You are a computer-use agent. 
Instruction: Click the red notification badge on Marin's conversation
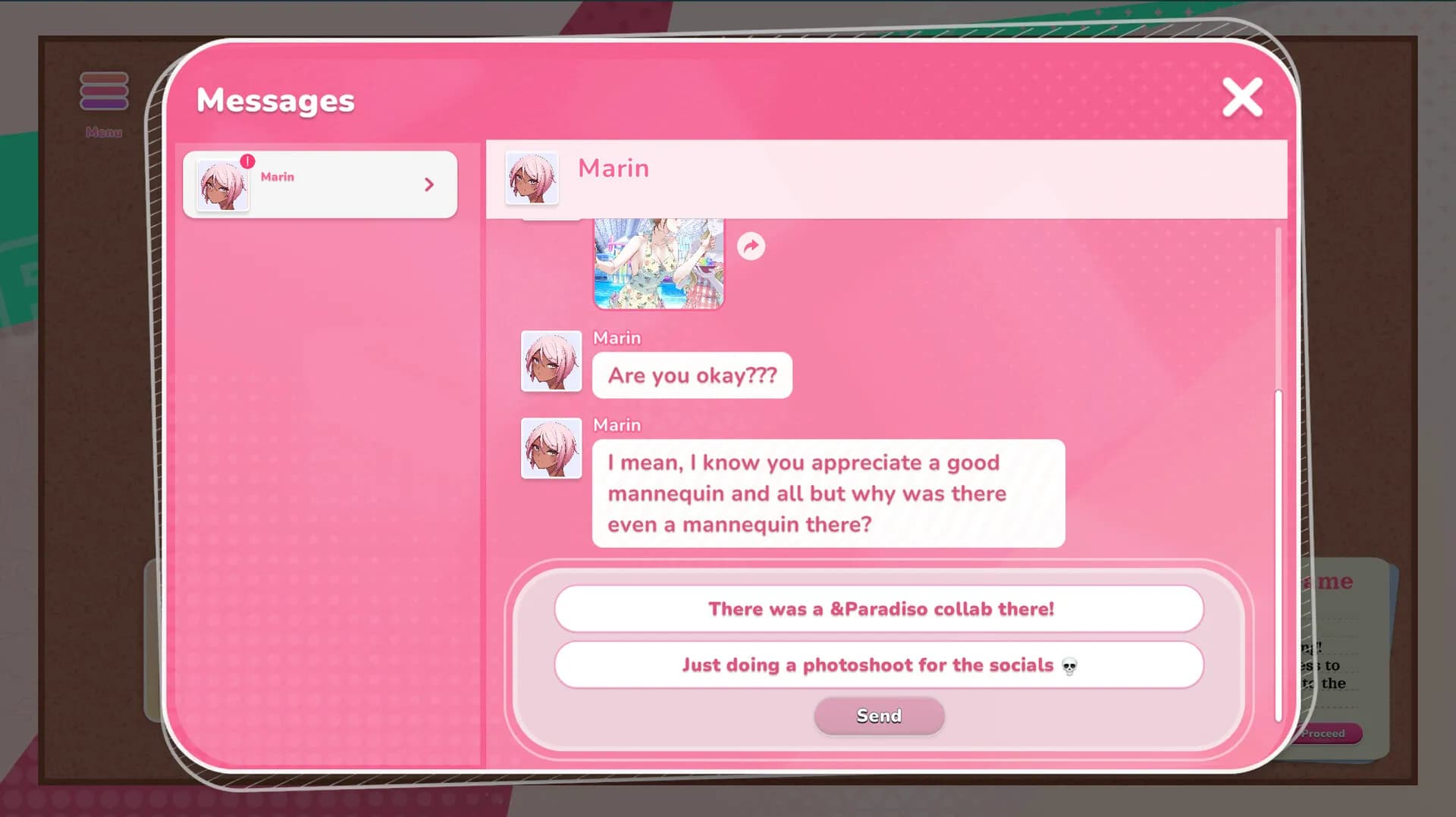[247, 160]
